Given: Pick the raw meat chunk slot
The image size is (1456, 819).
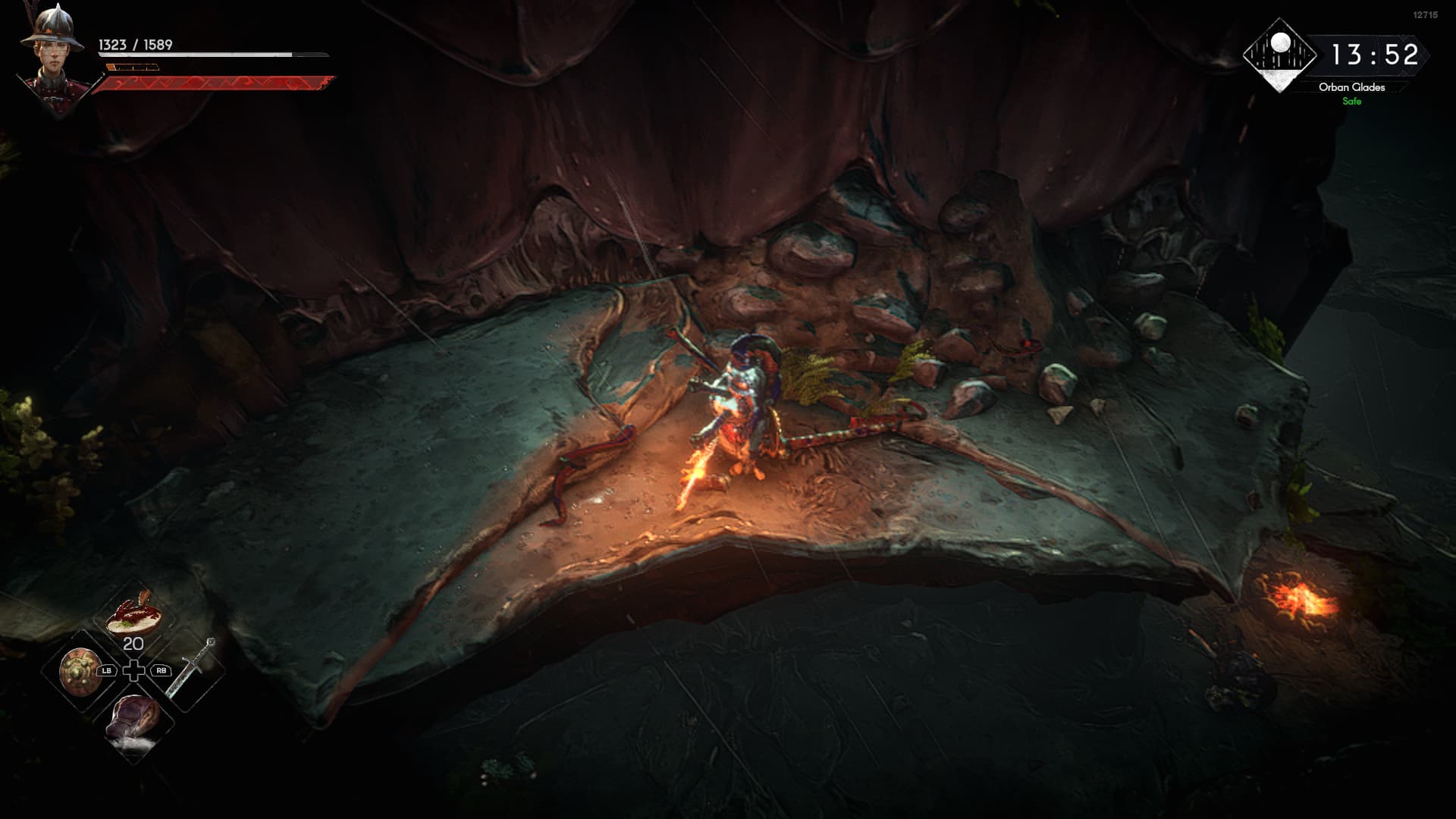Looking at the screenshot, I should pyautogui.click(x=134, y=721).
